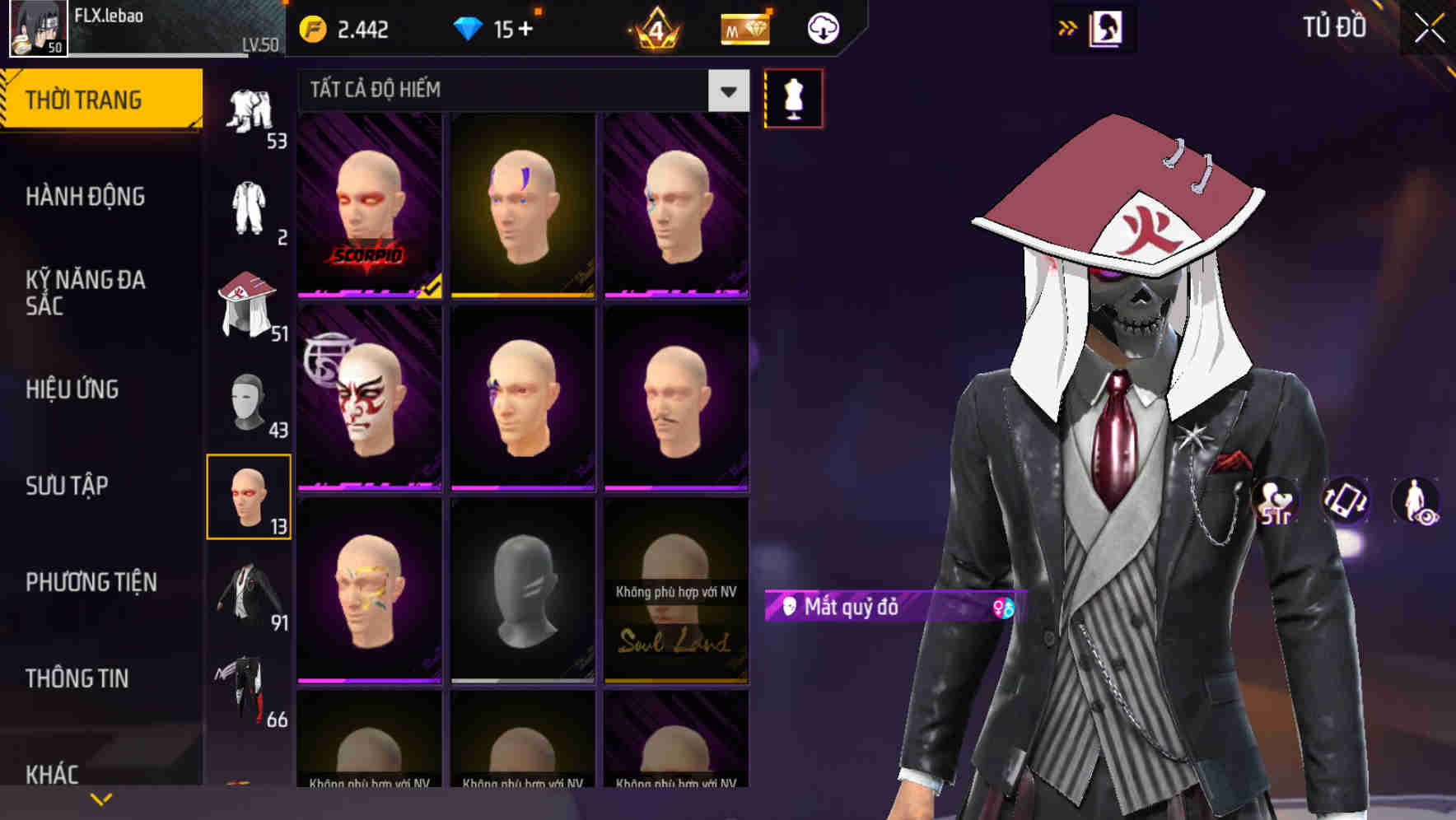Screen dimensions: 1456x820
Task: Open the wardrobe character card icon near TỦ ĐỒ
Action: [1107, 27]
